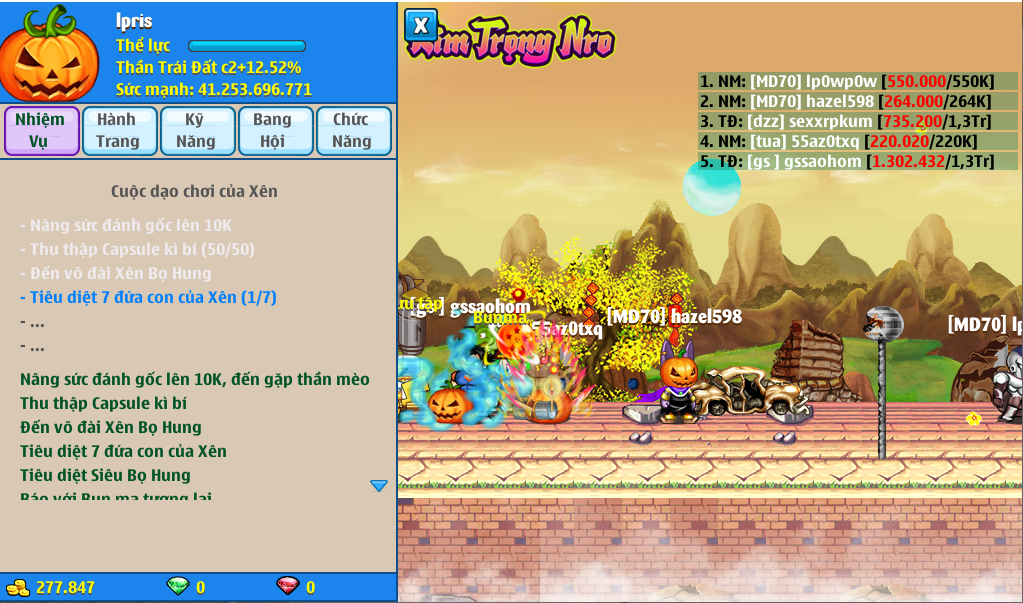
Task: Select ranking row of gssaohom
Action: coord(858,161)
